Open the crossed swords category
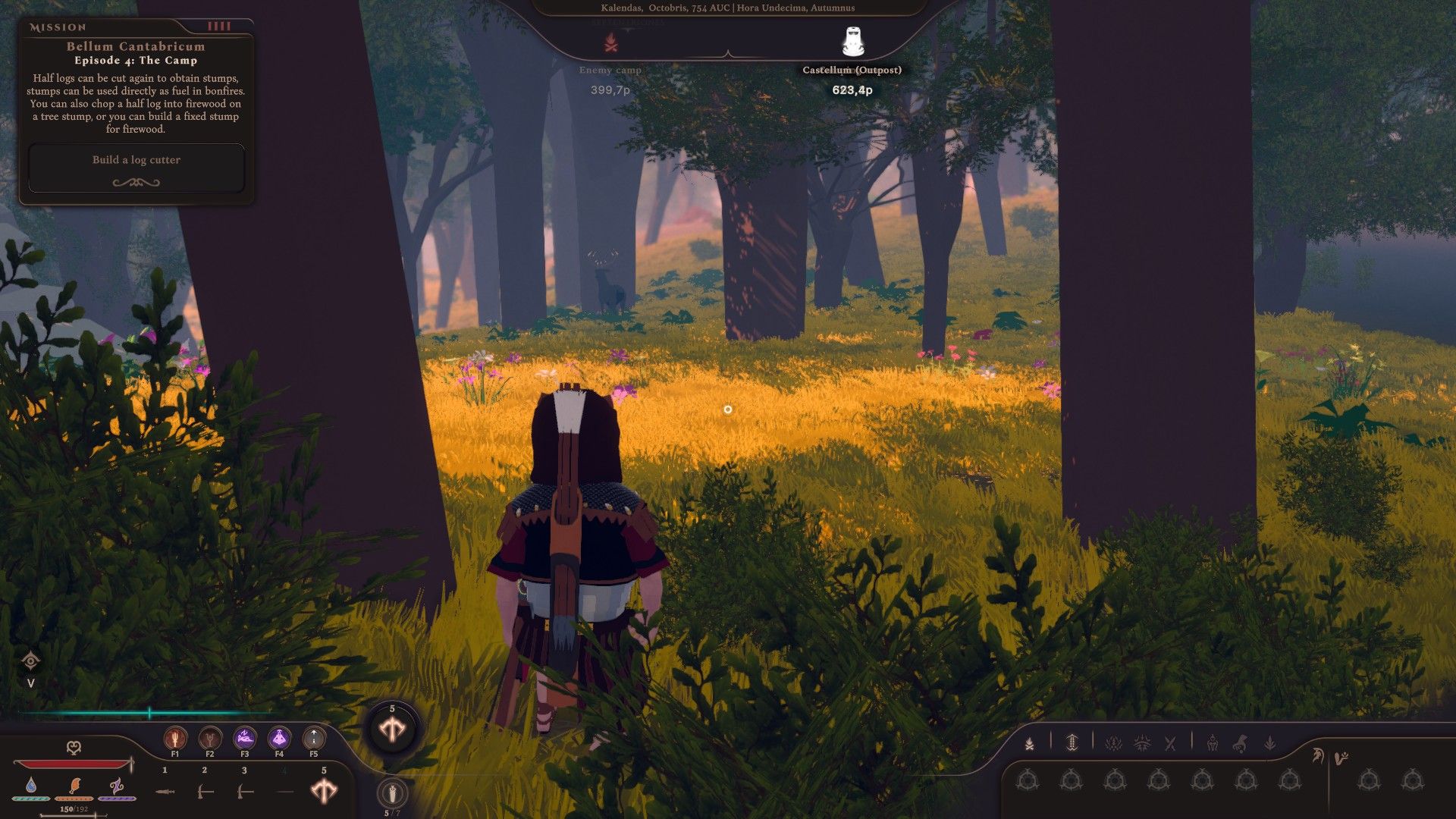 (1170, 744)
